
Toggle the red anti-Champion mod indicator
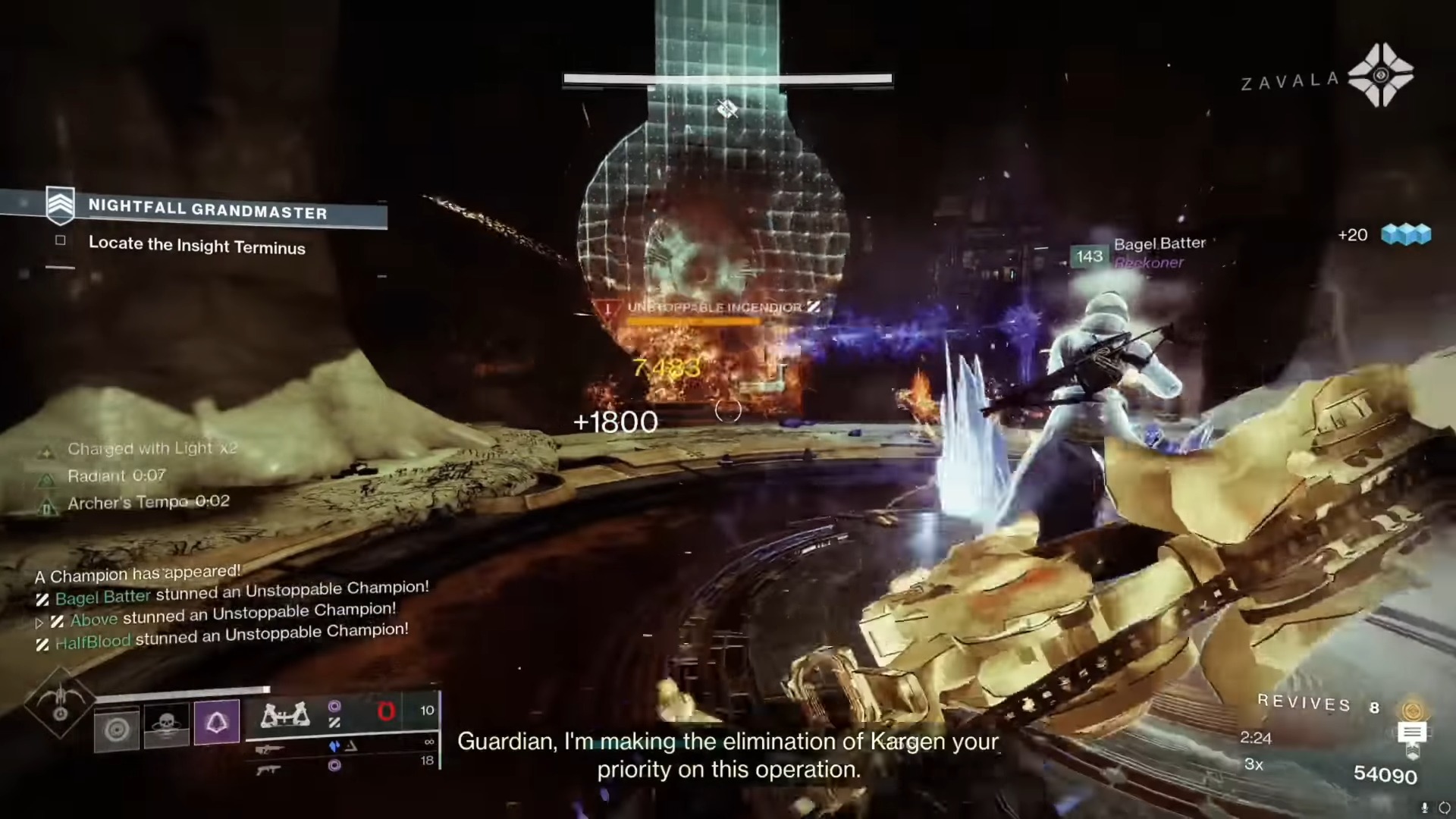pyautogui.click(x=388, y=712)
